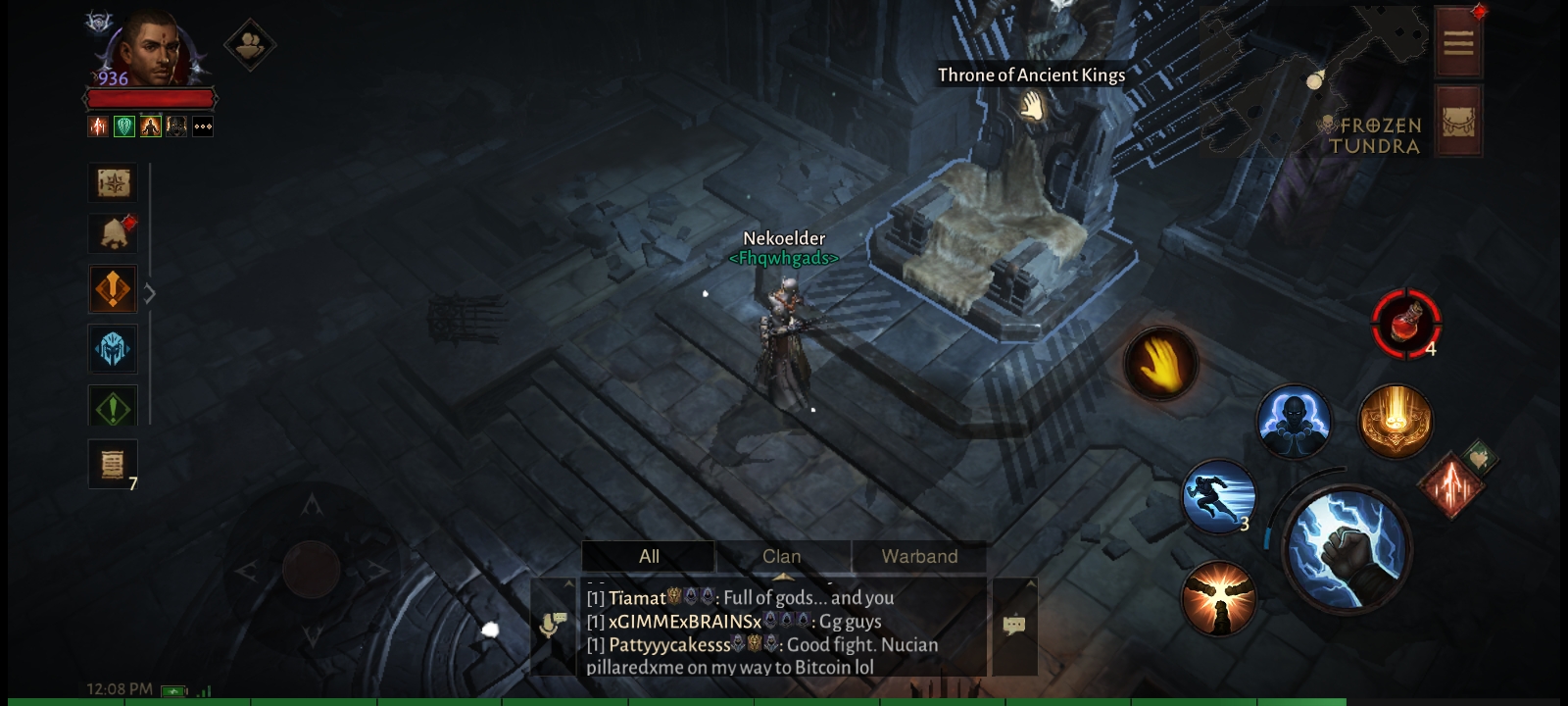
Task: Tap the orange hand interact button
Action: (x=1160, y=364)
